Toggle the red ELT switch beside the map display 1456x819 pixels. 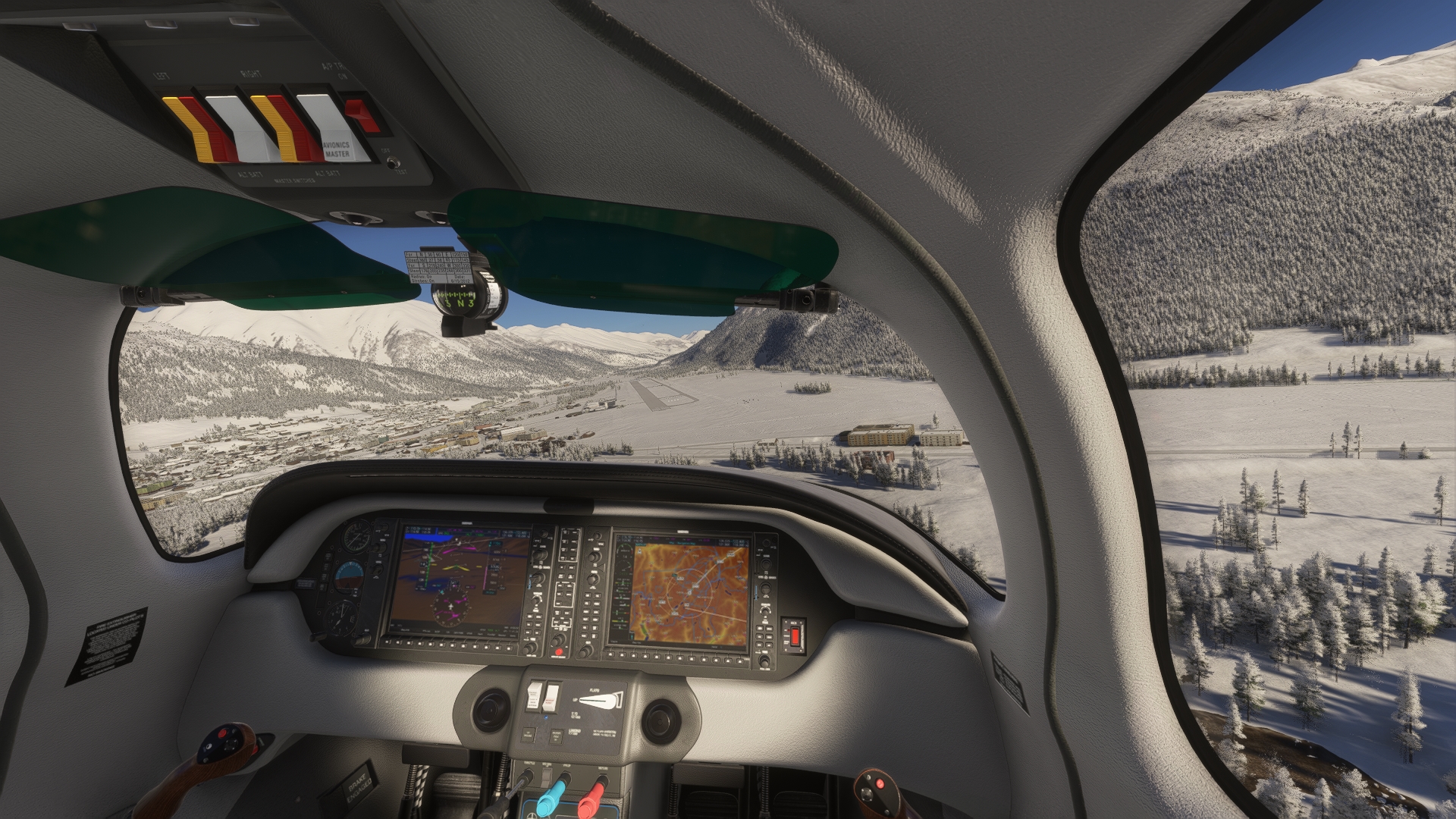(795, 634)
